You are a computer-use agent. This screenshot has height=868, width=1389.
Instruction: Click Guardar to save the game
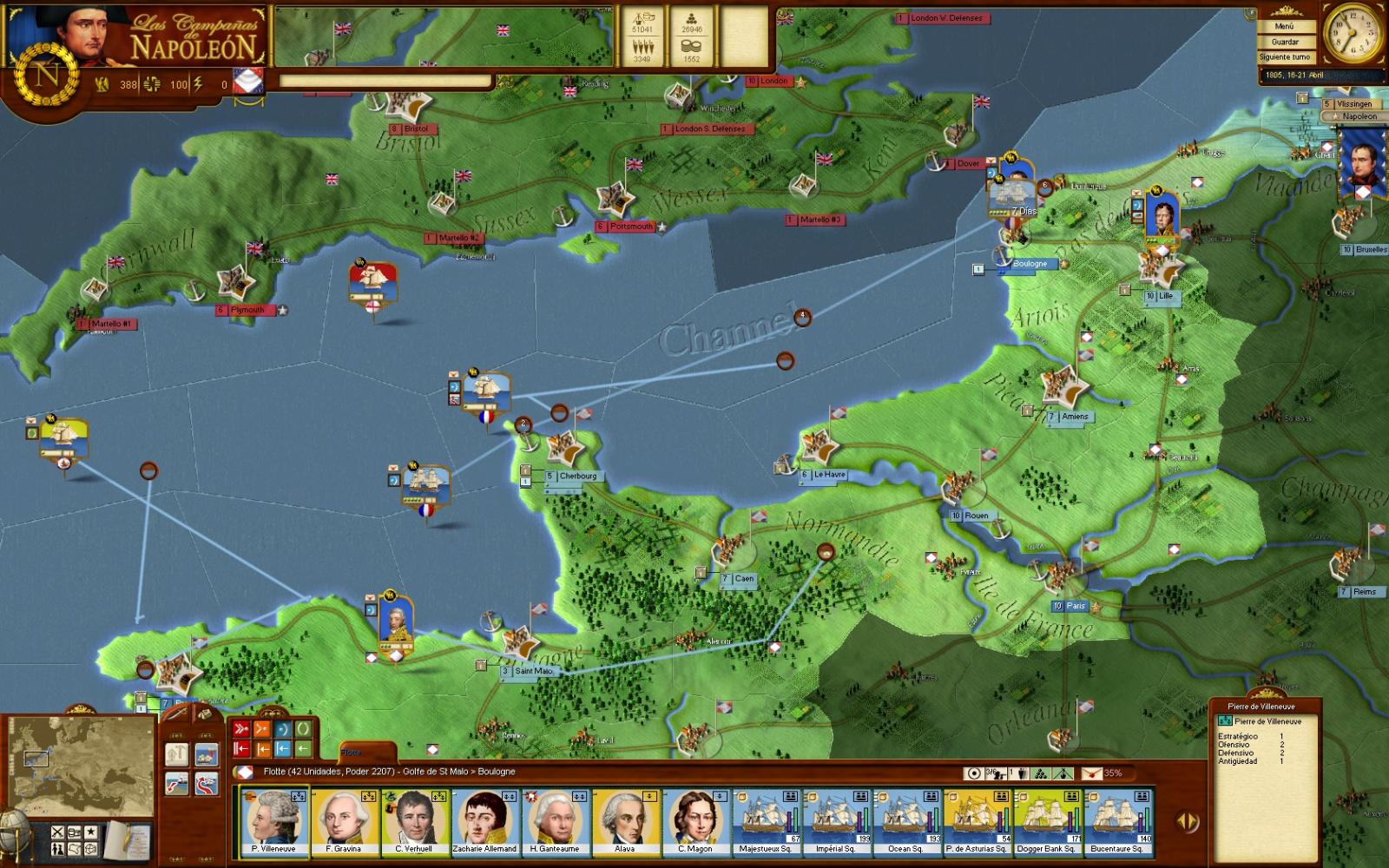tap(1284, 42)
